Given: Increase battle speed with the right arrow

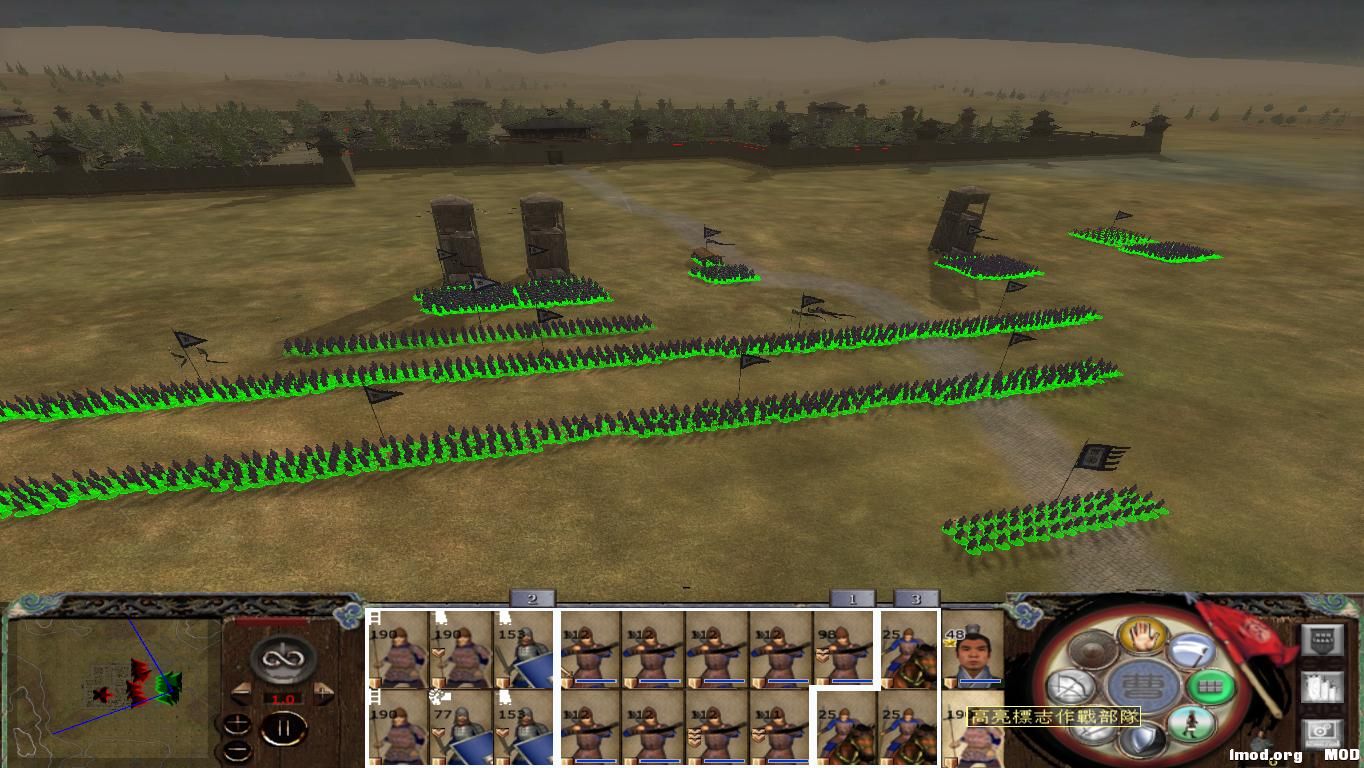Looking at the screenshot, I should pyautogui.click(x=323, y=692).
